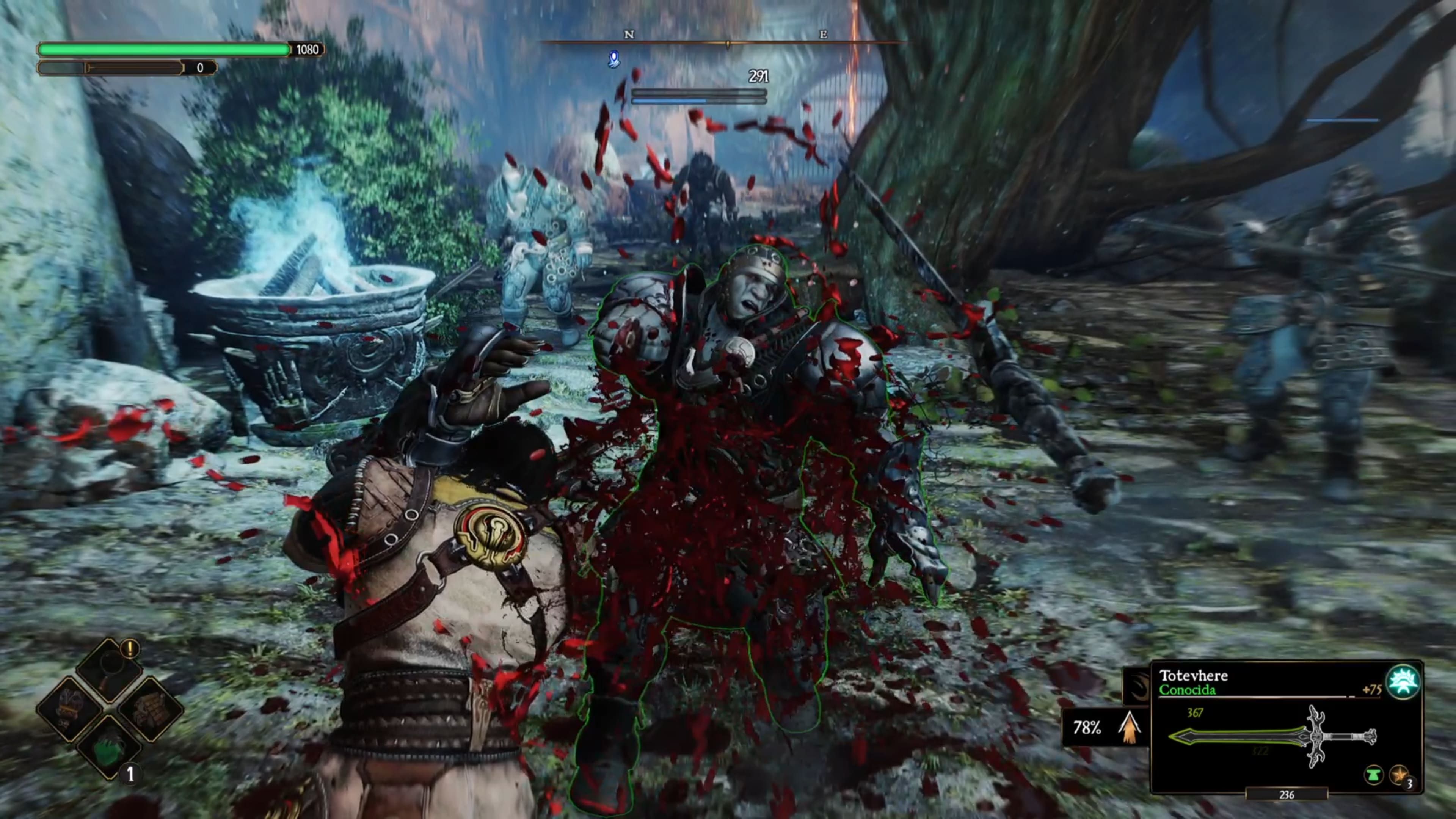Click the blue quest marker on compass
The width and height of the screenshot is (1456, 819).
point(614,59)
